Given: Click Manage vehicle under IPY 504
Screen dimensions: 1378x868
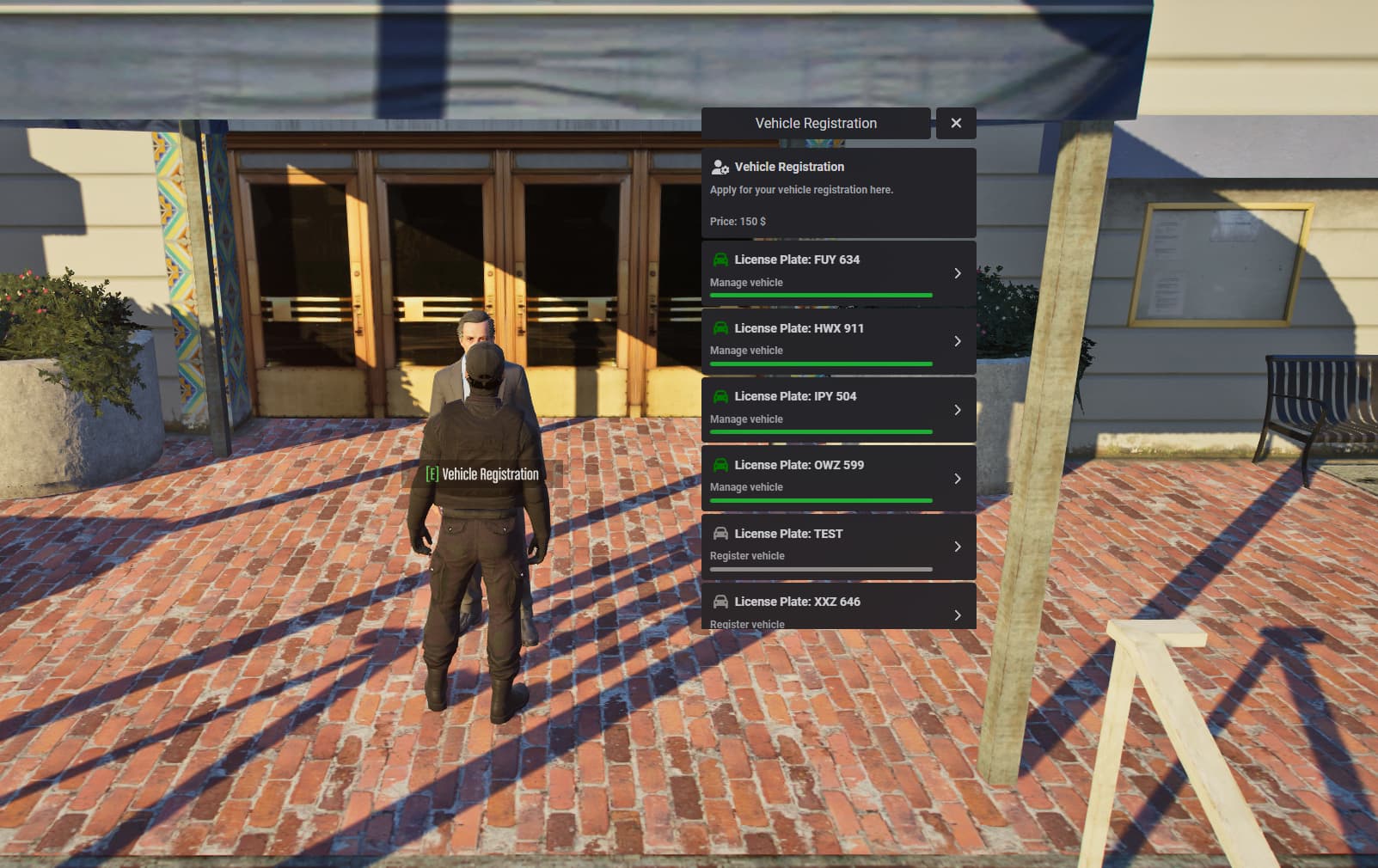Looking at the screenshot, I should coord(745,419).
